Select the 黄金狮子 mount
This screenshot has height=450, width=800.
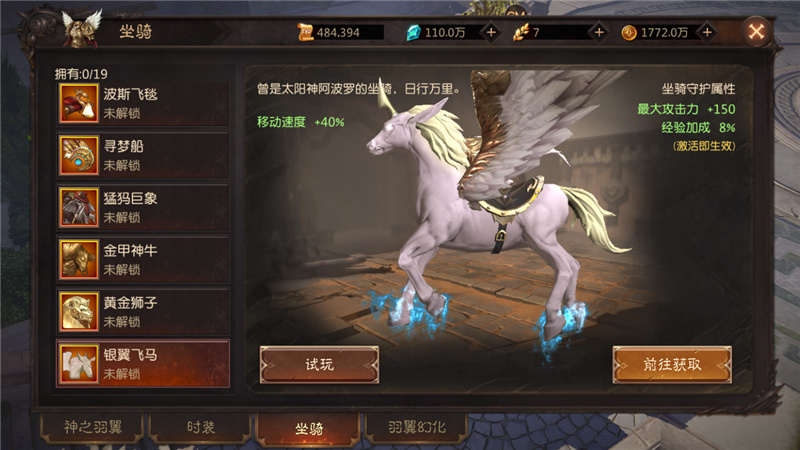(143, 311)
